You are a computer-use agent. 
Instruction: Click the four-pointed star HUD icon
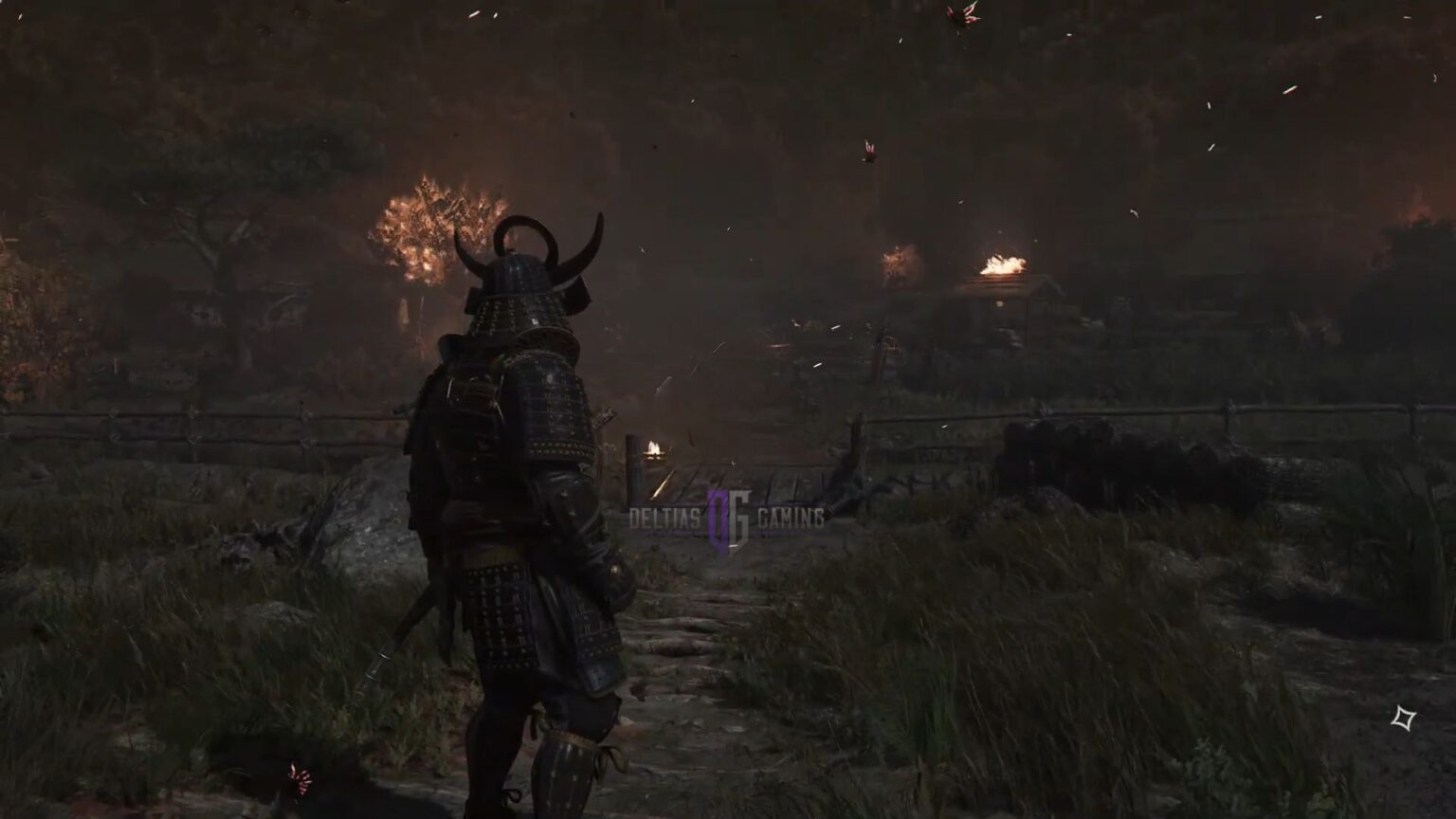click(x=1403, y=719)
